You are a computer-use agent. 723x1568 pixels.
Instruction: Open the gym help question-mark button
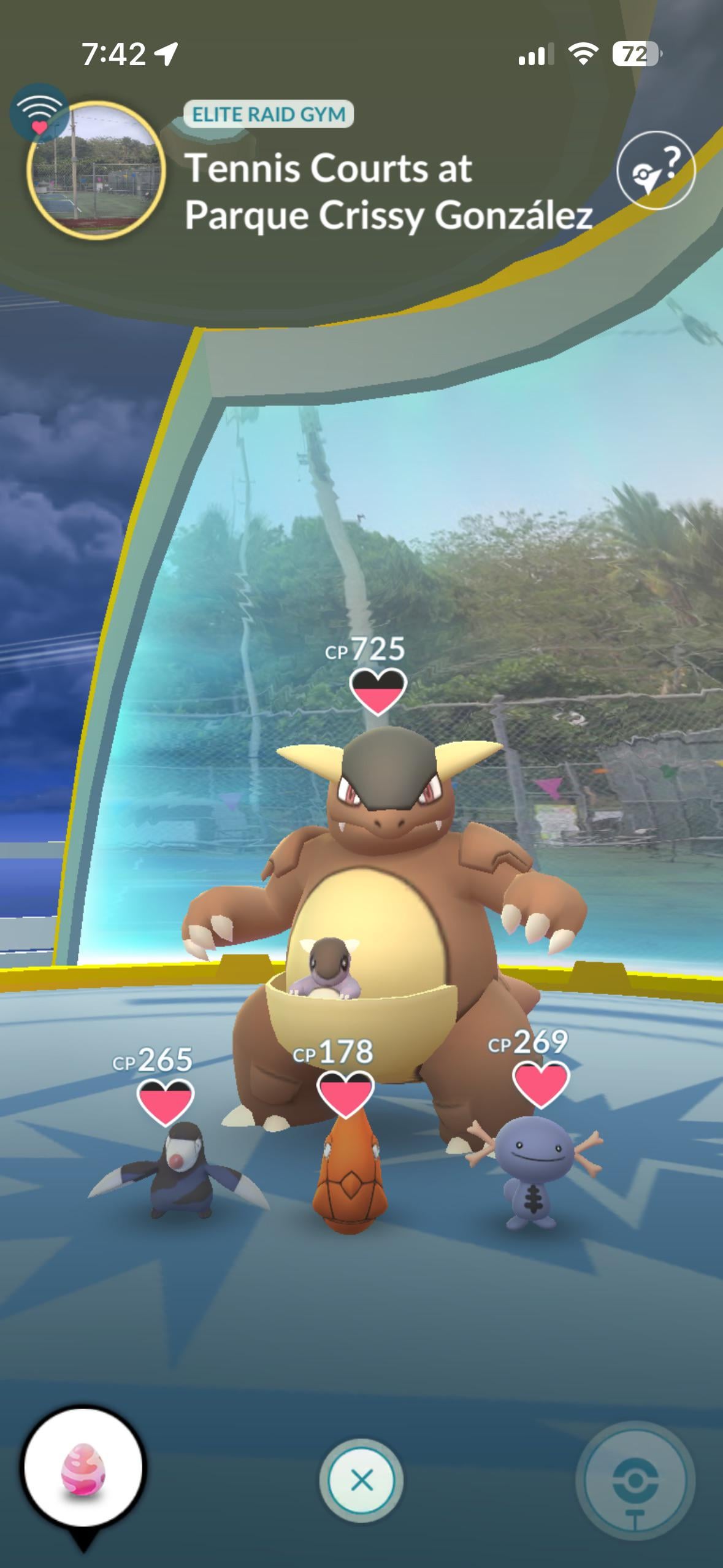[x=656, y=171]
